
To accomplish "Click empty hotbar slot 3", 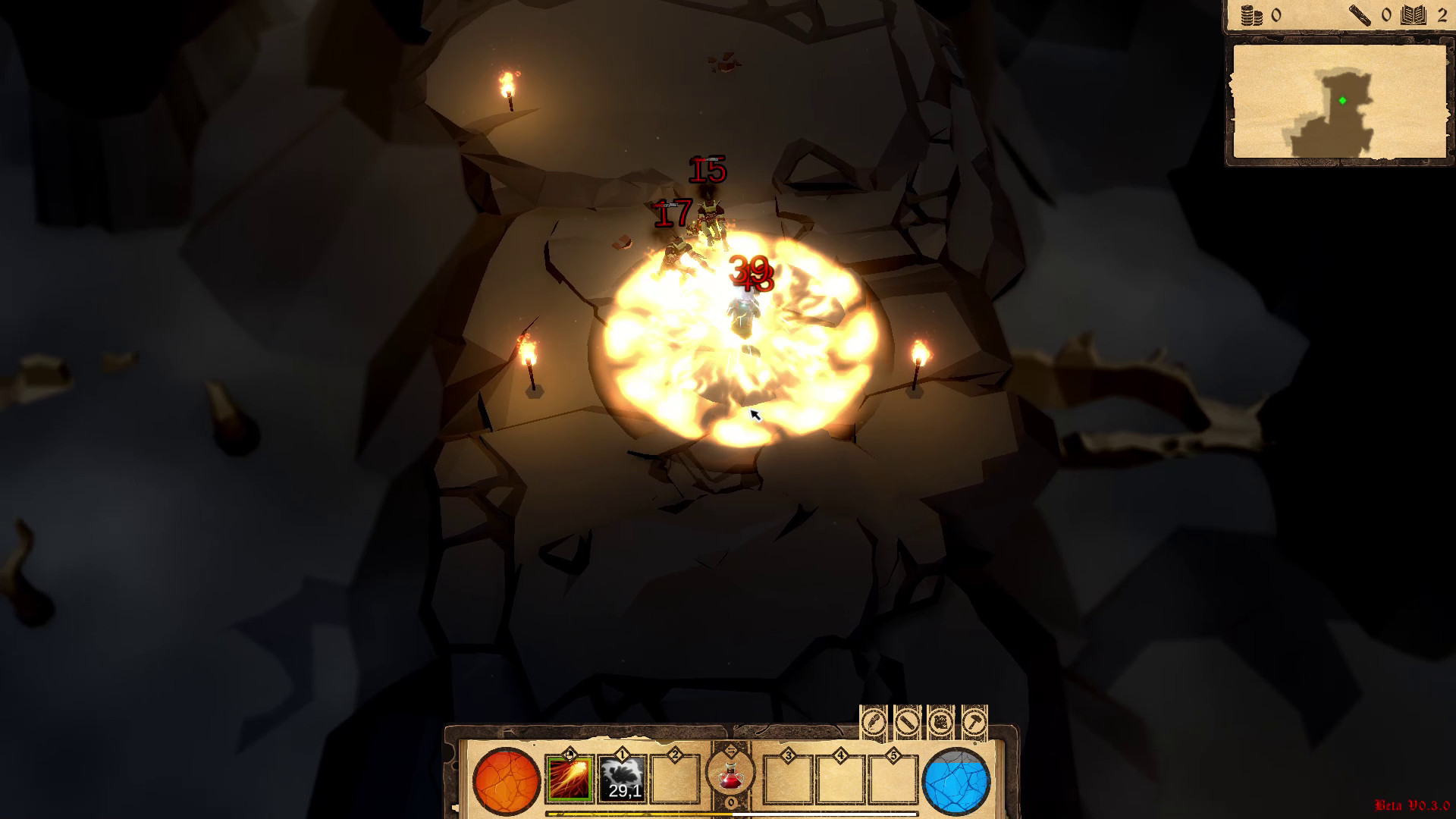I will pyautogui.click(x=789, y=778).
